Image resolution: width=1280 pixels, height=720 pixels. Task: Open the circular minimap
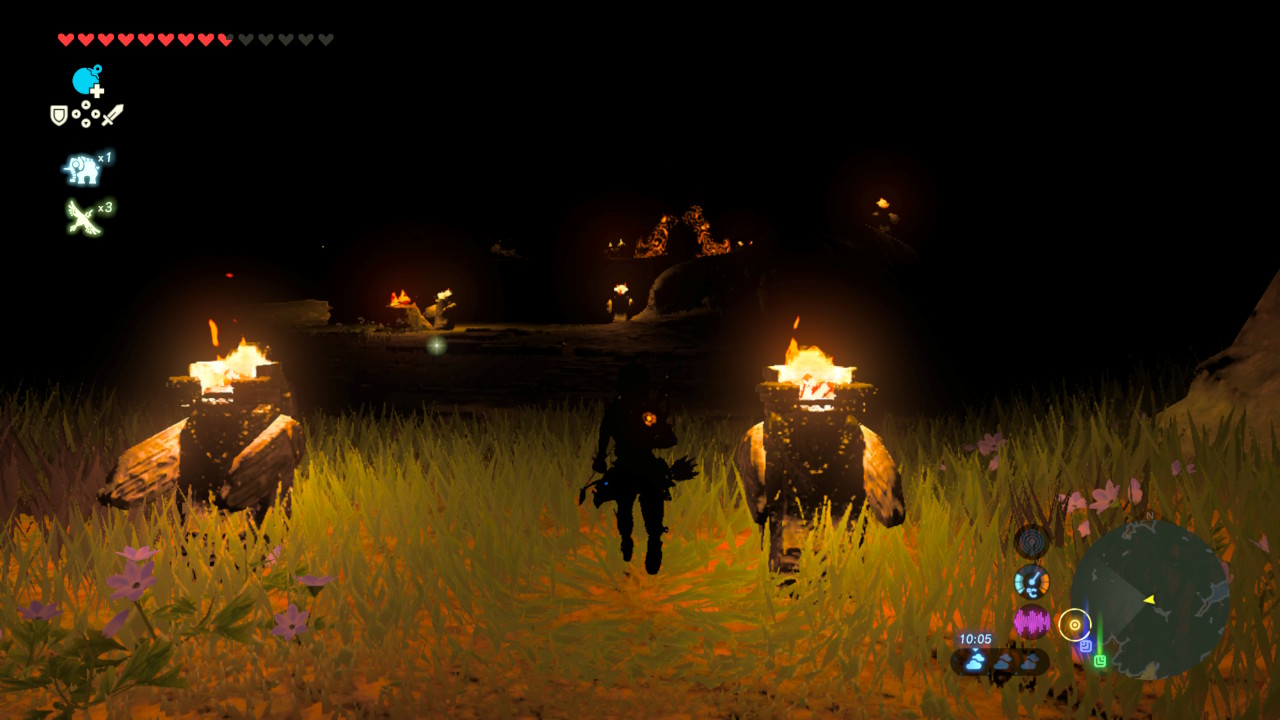(x=1149, y=599)
